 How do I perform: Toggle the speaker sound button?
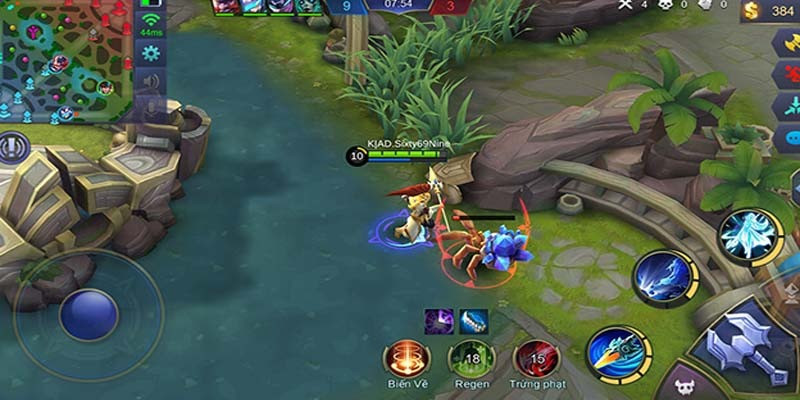tap(151, 81)
